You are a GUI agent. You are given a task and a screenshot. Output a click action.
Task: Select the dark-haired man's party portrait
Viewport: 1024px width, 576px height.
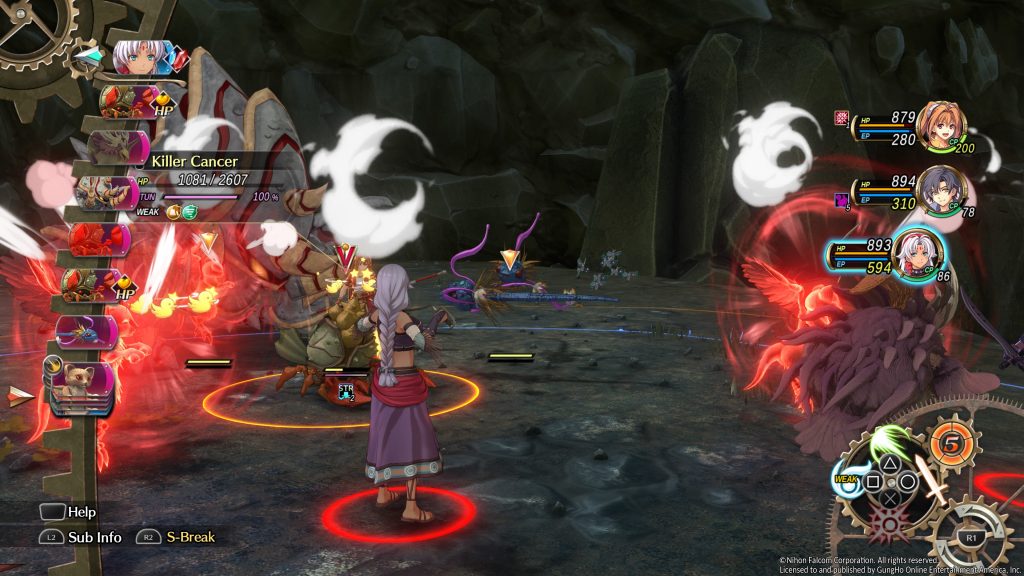[x=940, y=190]
